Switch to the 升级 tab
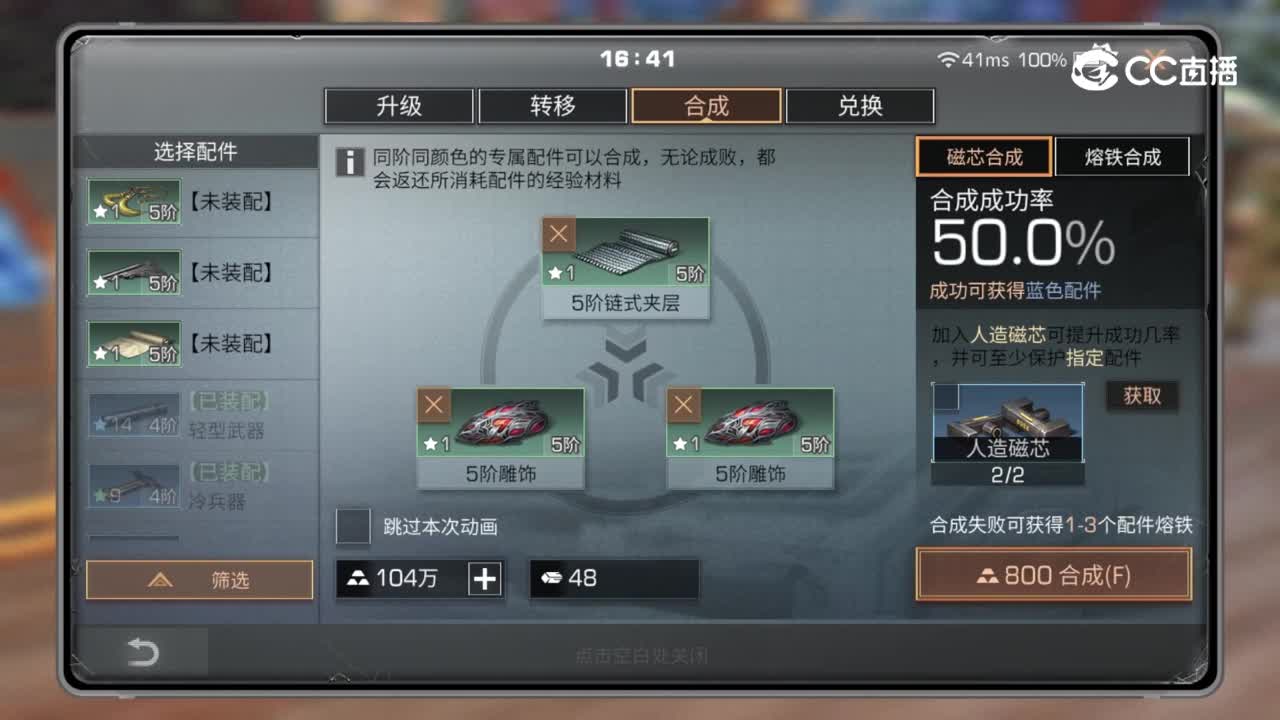Screen dimensions: 1280x720 pyautogui.click(x=399, y=105)
